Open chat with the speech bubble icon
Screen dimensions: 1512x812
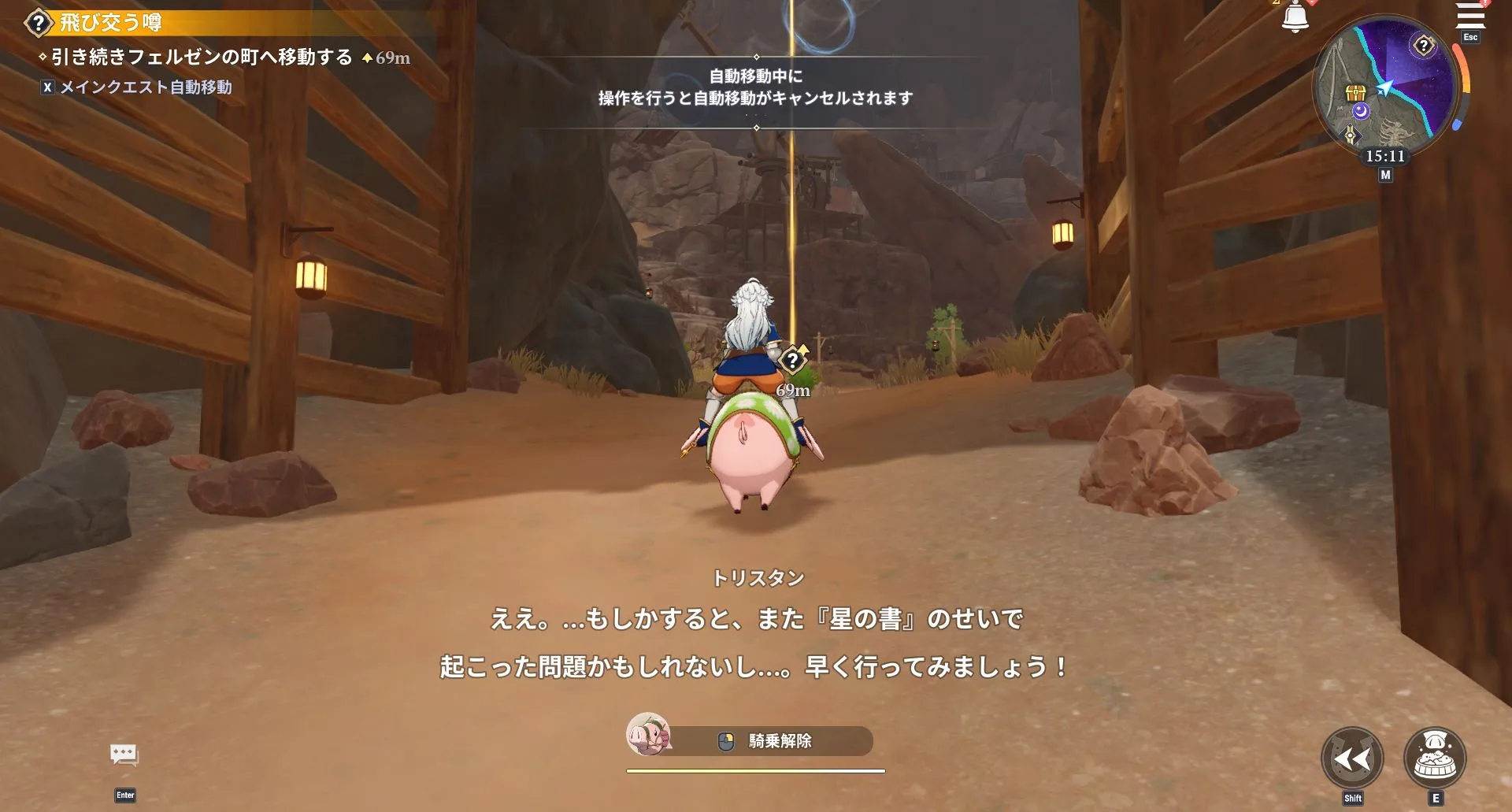(125, 755)
